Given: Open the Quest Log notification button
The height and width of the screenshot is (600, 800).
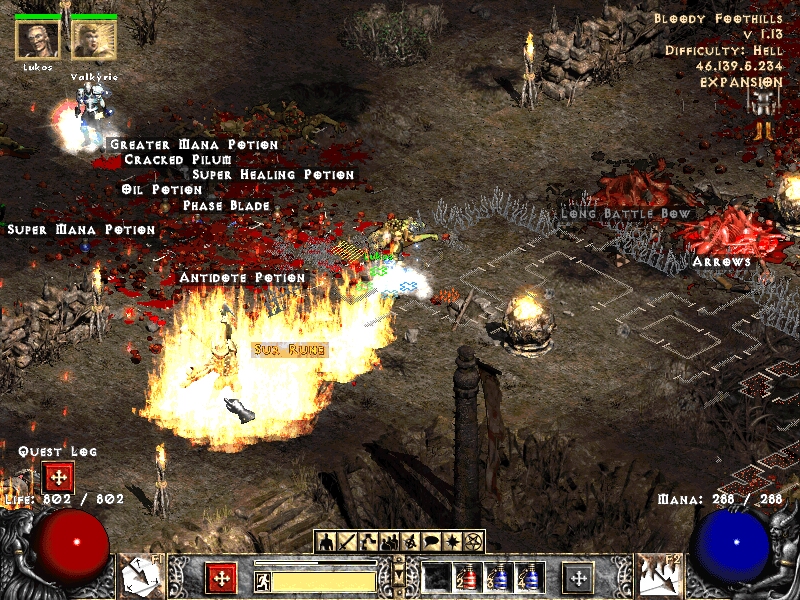Looking at the screenshot, I should [x=58, y=477].
